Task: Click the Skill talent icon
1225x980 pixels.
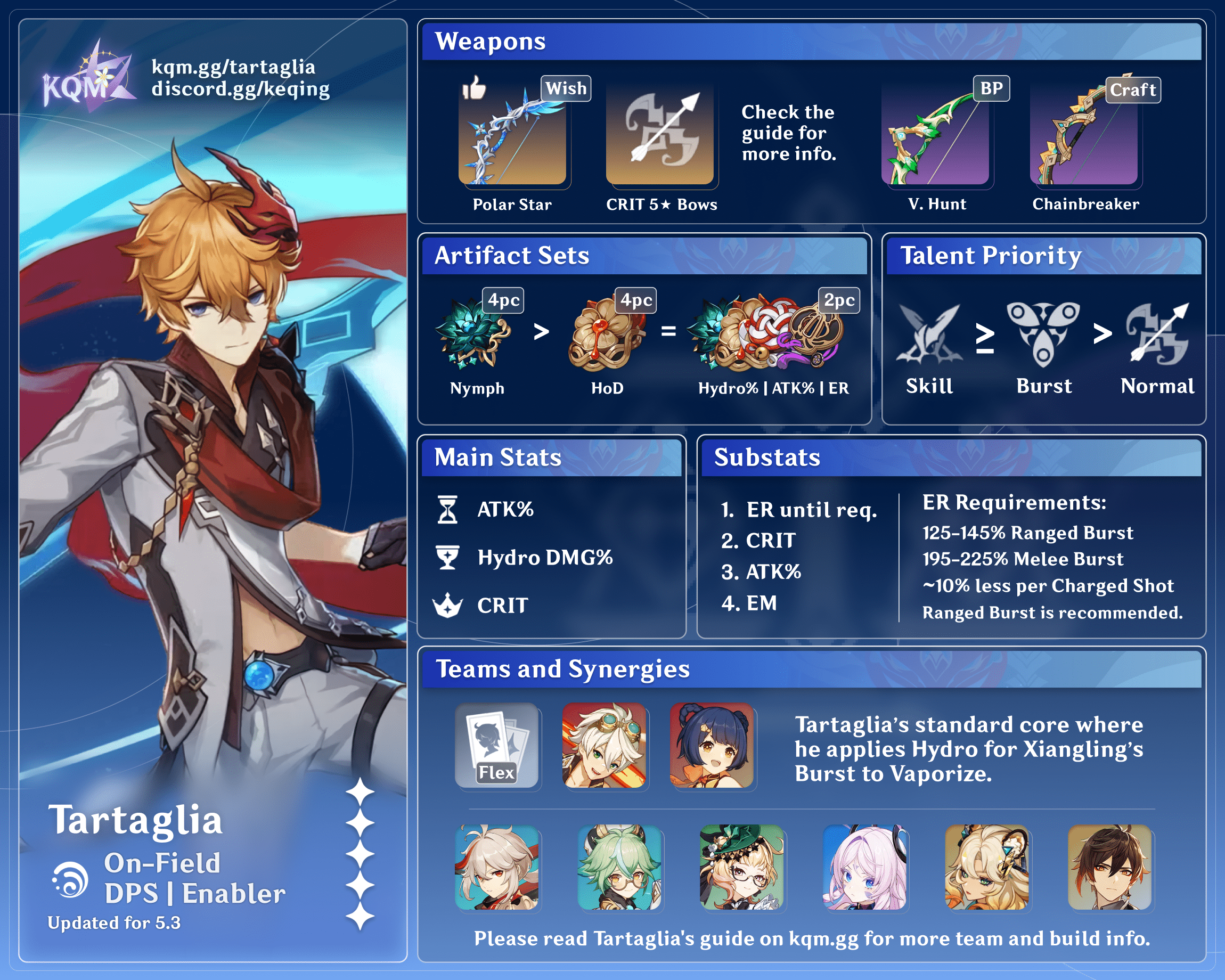Action: [x=929, y=334]
